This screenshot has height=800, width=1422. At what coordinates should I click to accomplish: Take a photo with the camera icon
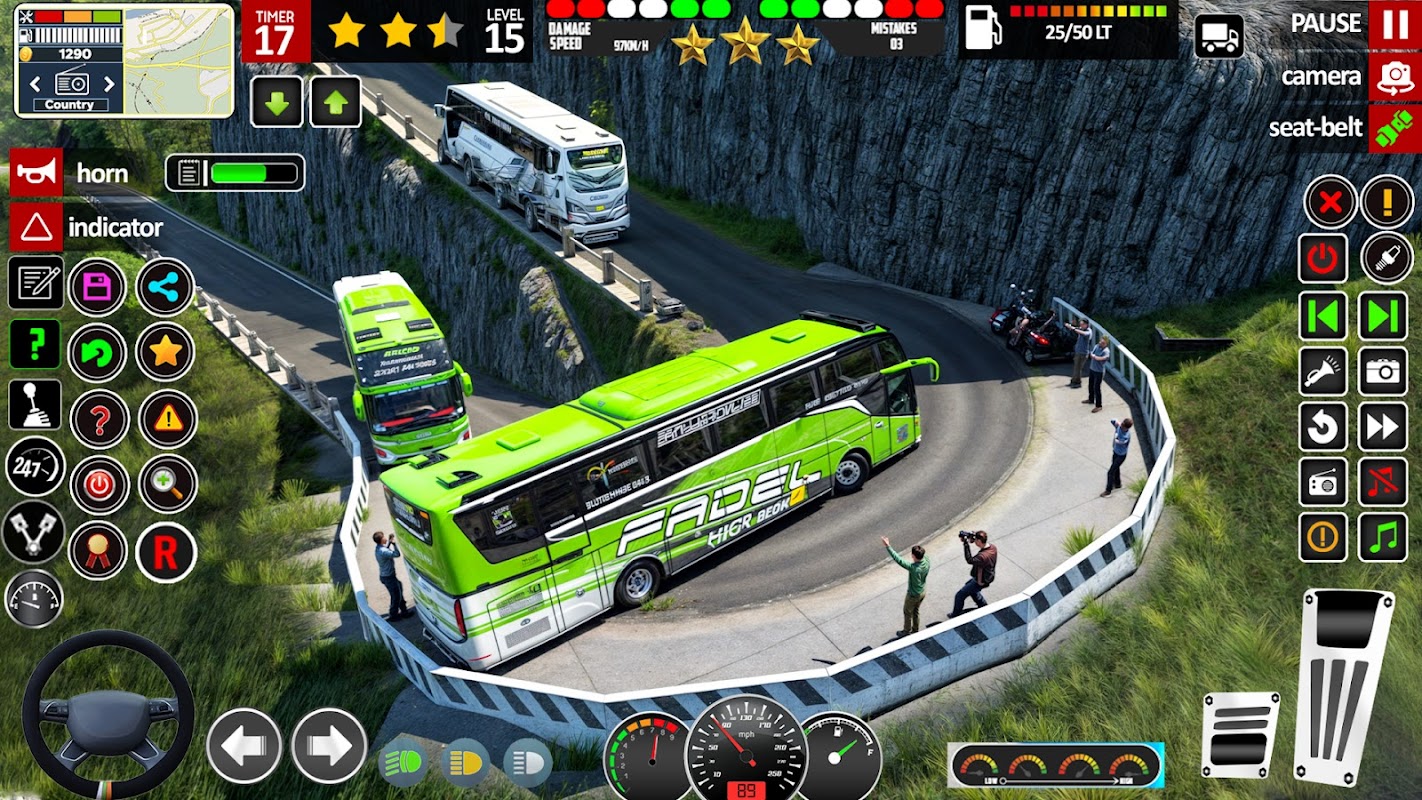(x=1383, y=372)
